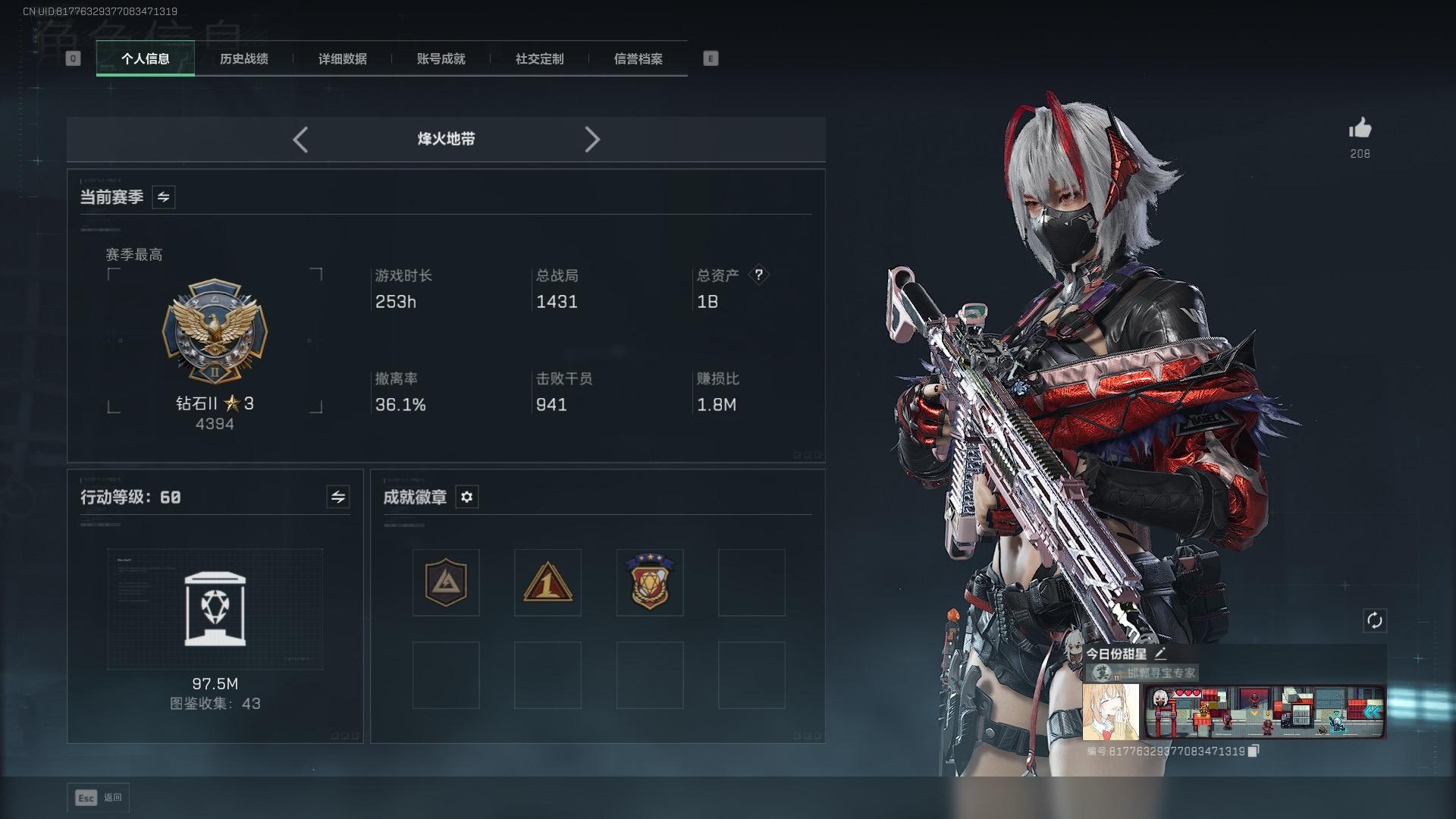This screenshot has height=819, width=1456.
Task: Toggle the swap icon next to 当前赛季
Action: 163,197
